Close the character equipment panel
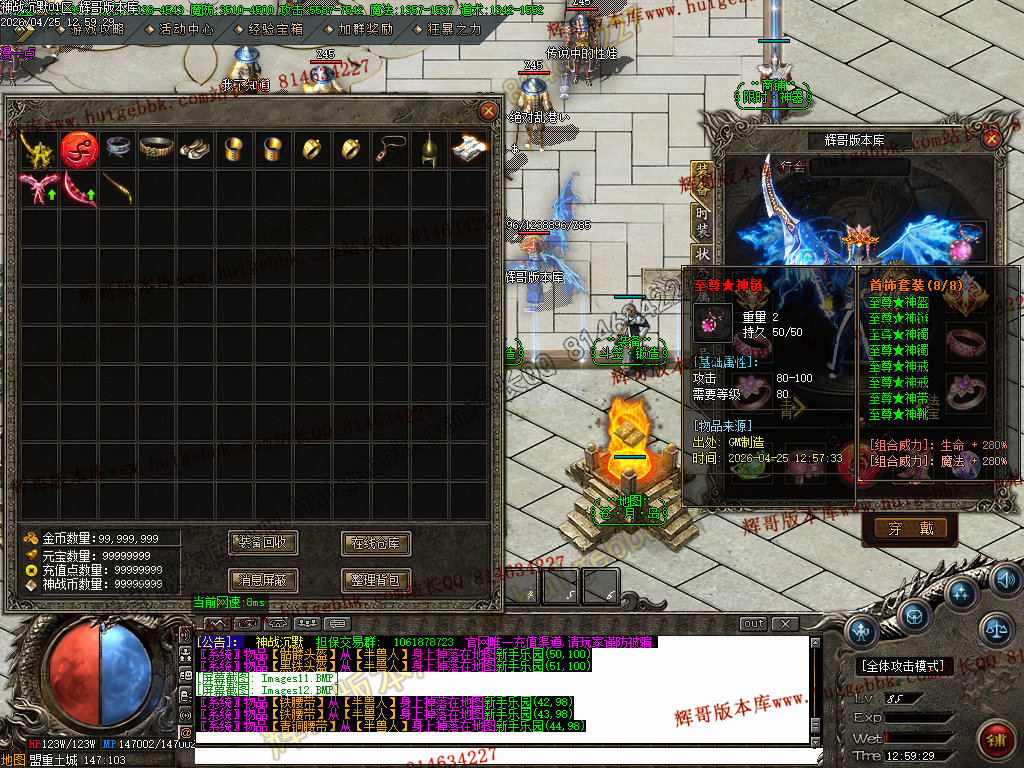 [991, 139]
